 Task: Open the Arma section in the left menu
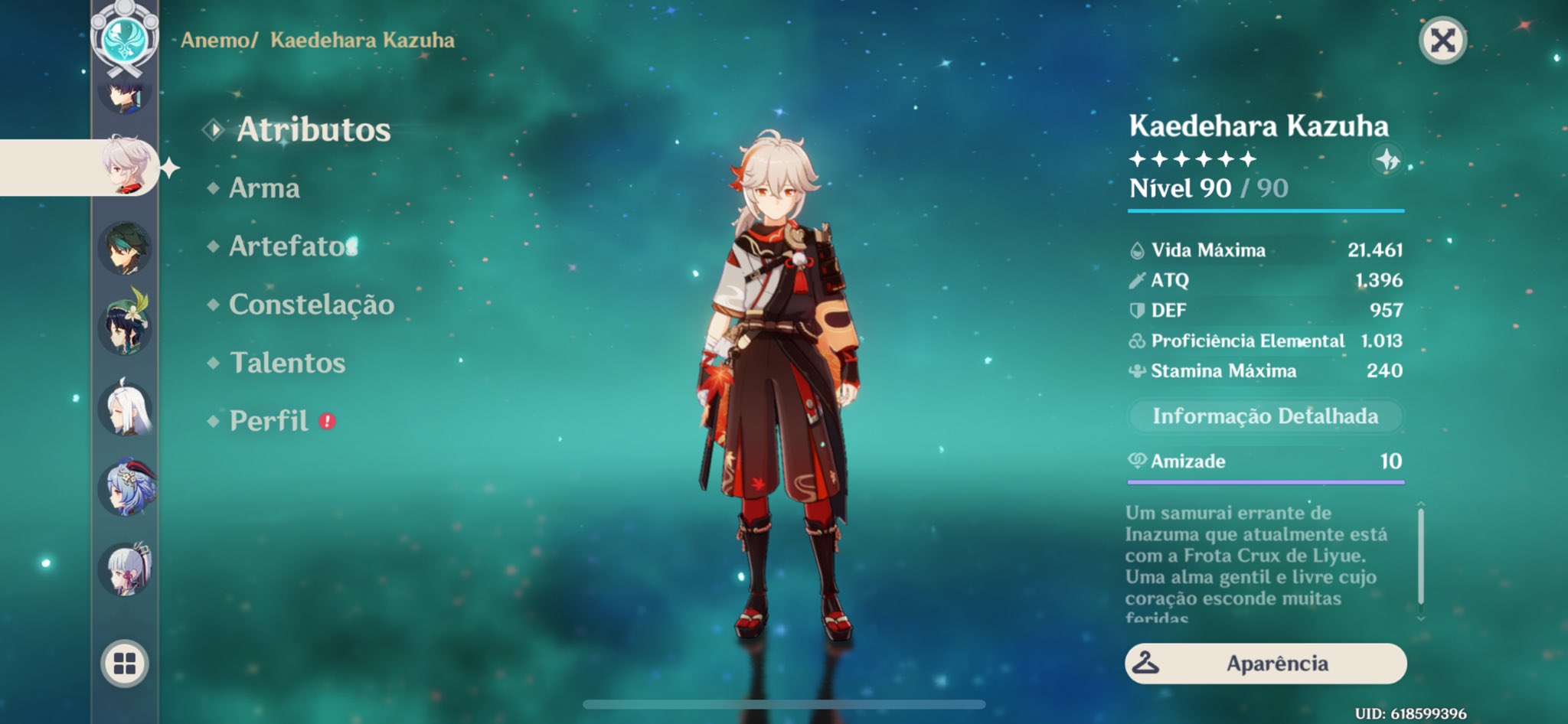(x=266, y=188)
